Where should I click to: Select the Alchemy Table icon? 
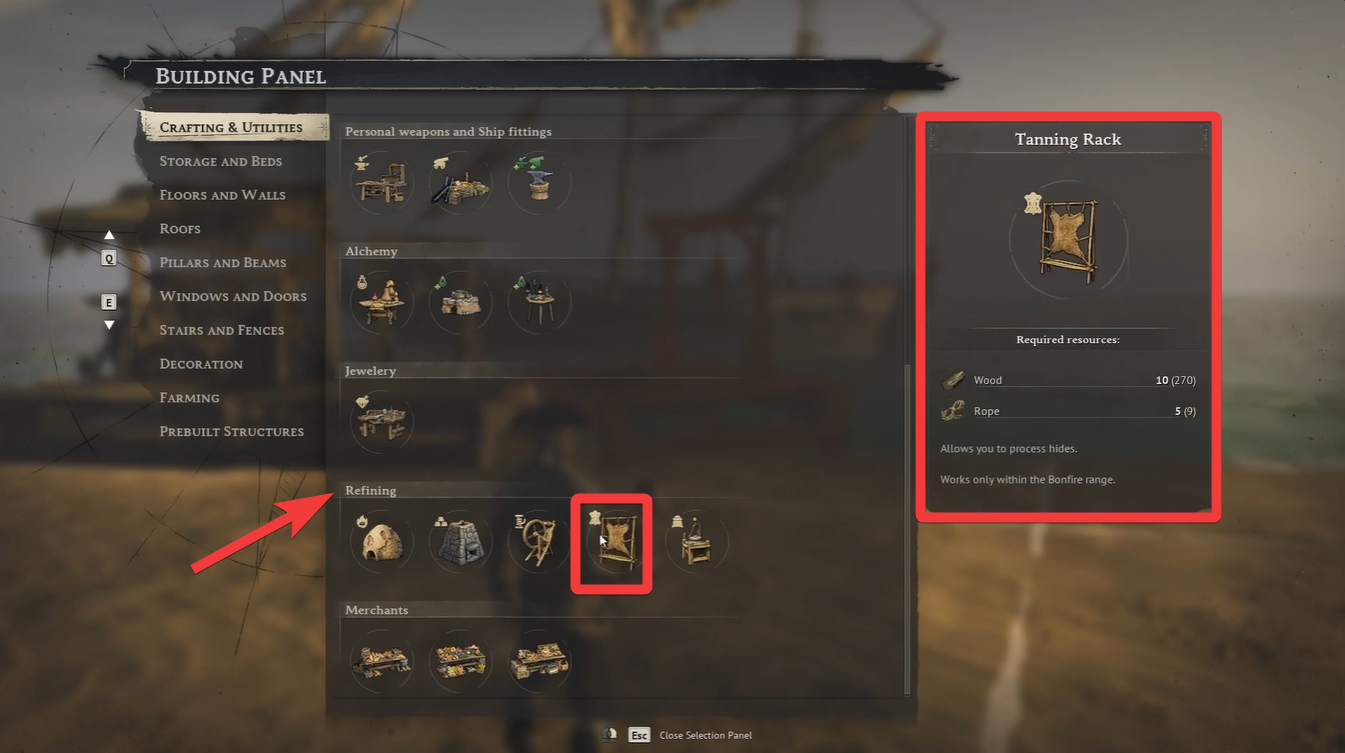point(381,301)
